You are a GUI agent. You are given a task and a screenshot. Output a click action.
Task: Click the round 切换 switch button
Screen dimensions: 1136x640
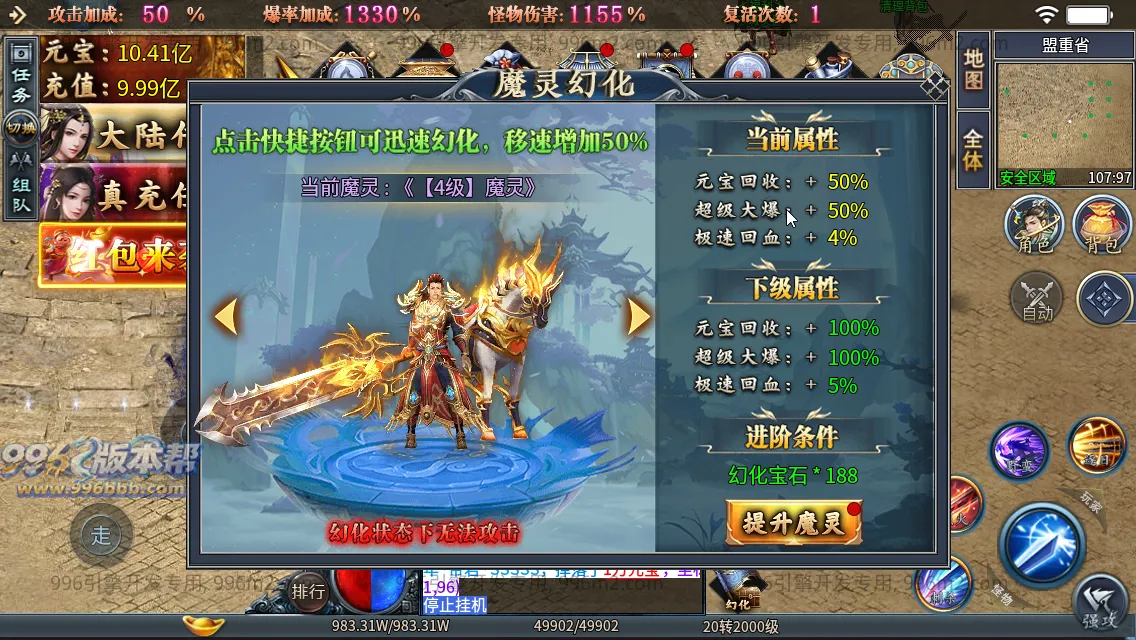[21, 128]
